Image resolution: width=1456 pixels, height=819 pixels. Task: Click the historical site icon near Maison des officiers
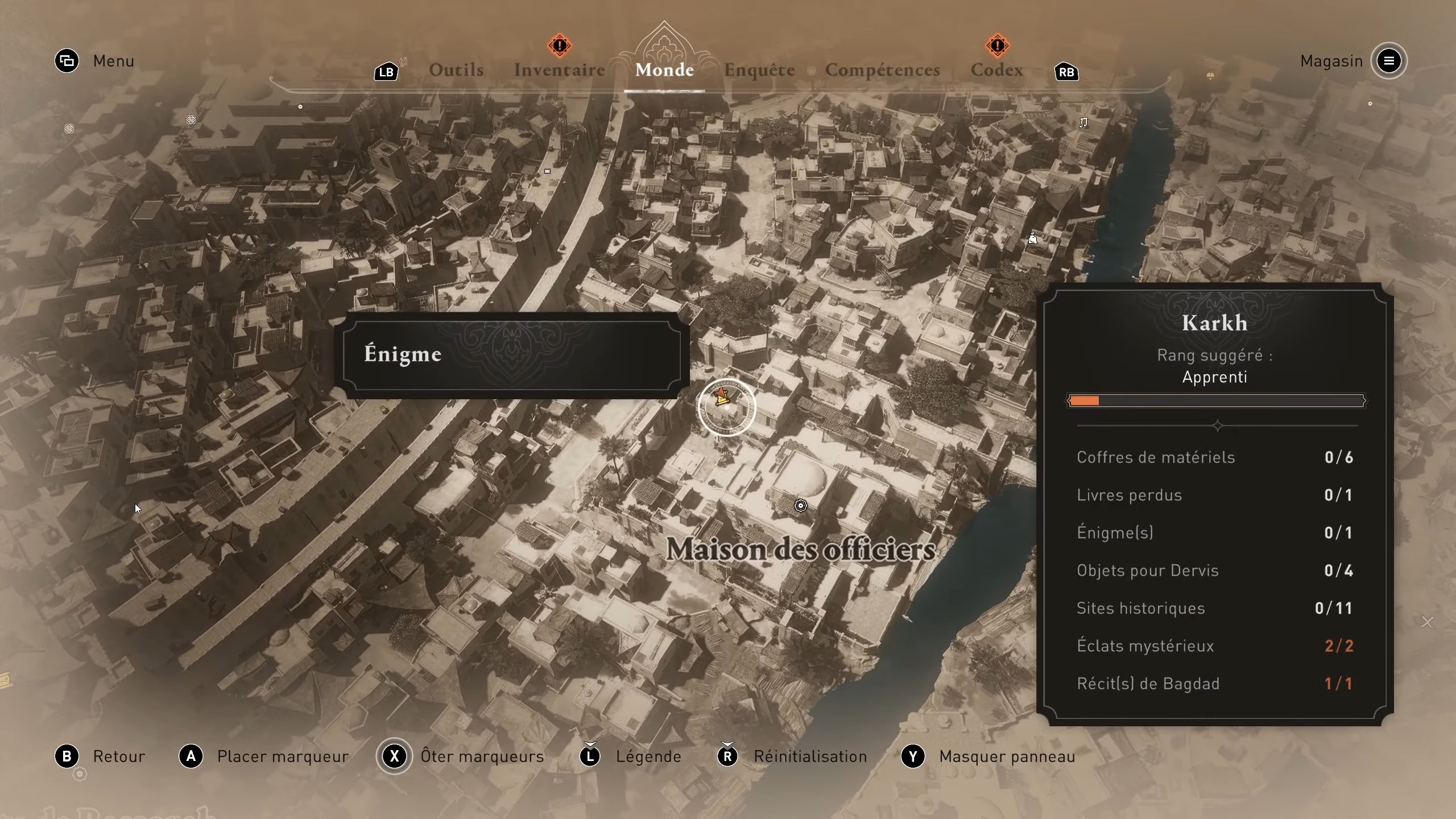point(801,505)
